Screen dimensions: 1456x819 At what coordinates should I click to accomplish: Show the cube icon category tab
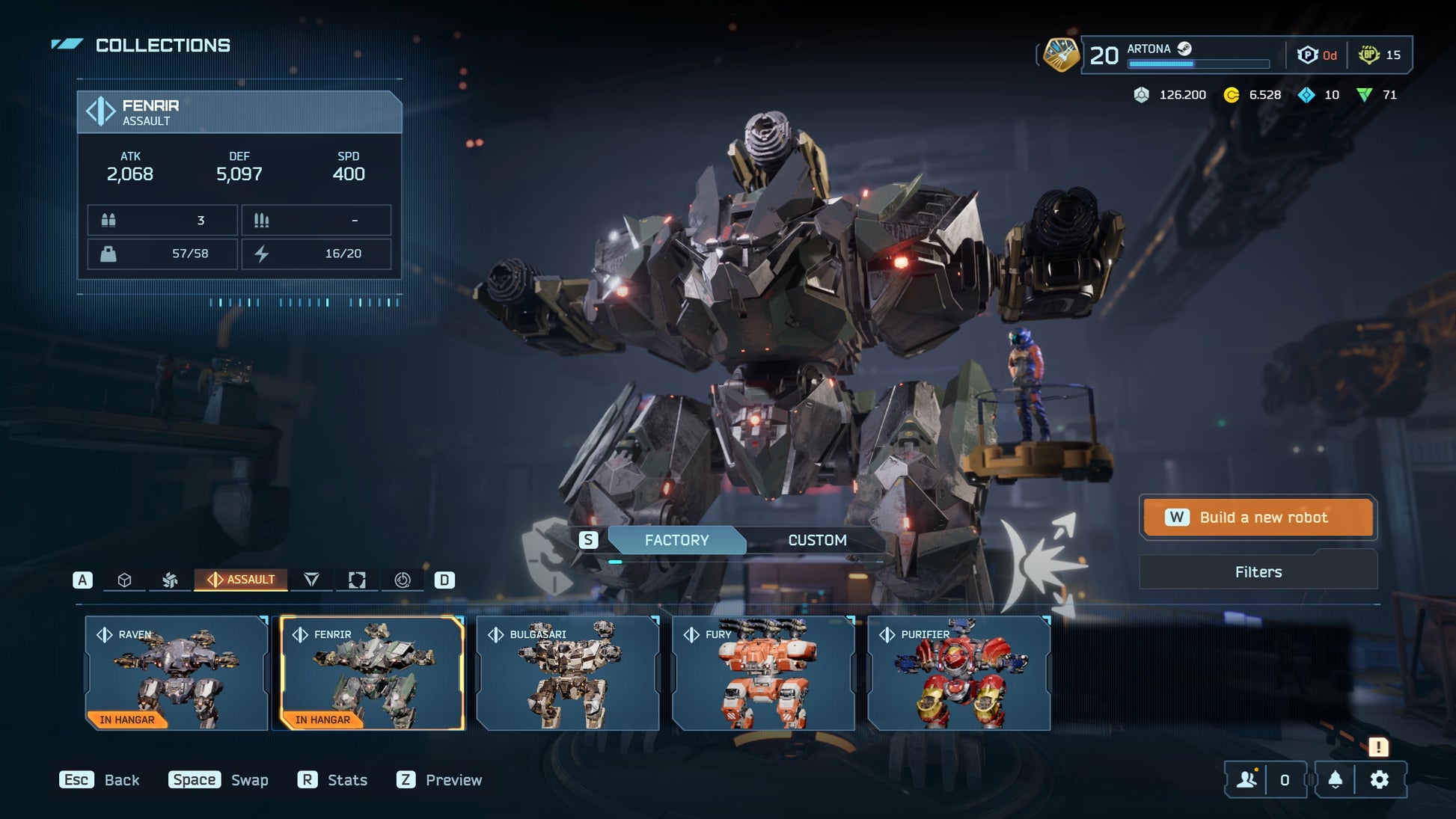click(125, 580)
